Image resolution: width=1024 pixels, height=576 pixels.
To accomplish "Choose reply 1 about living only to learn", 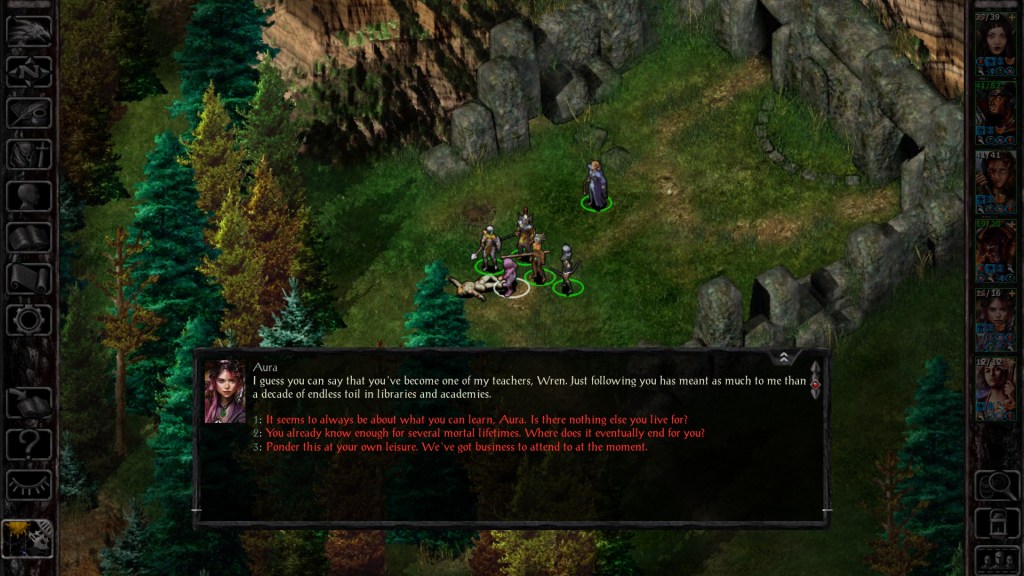I will click(476, 419).
